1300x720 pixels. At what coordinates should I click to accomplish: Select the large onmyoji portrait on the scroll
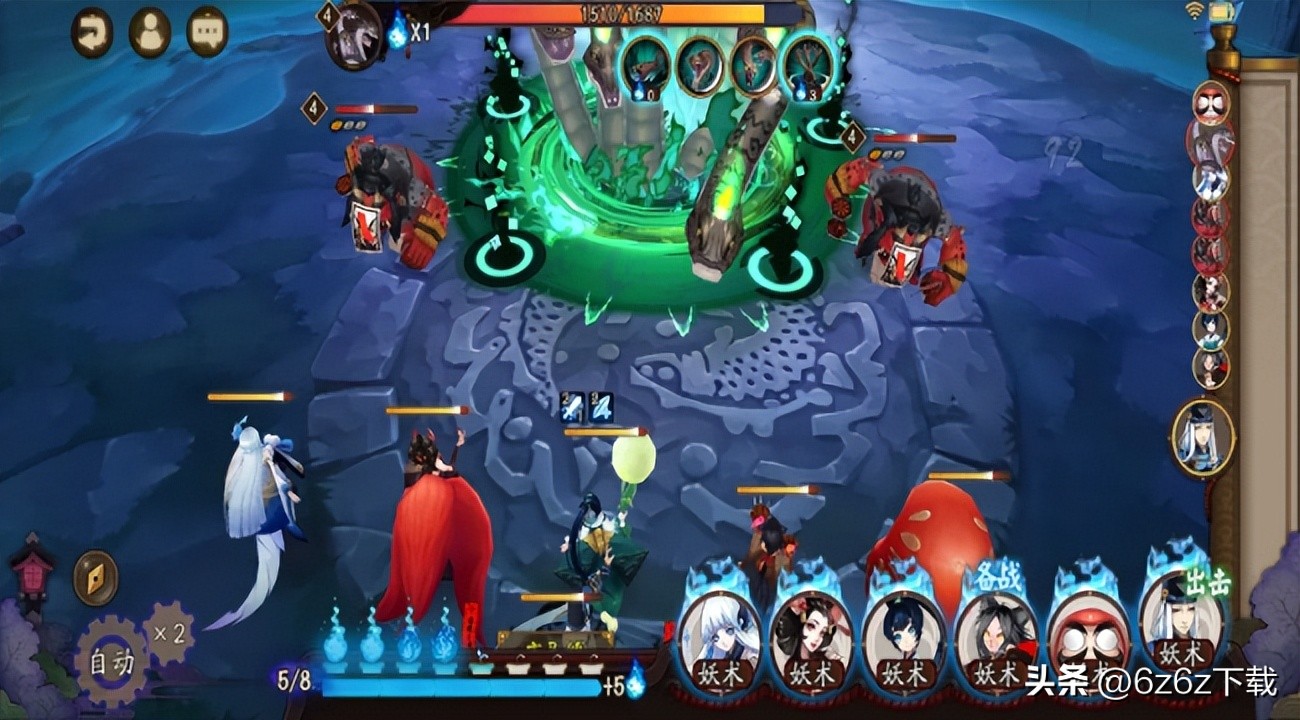(x=1203, y=437)
